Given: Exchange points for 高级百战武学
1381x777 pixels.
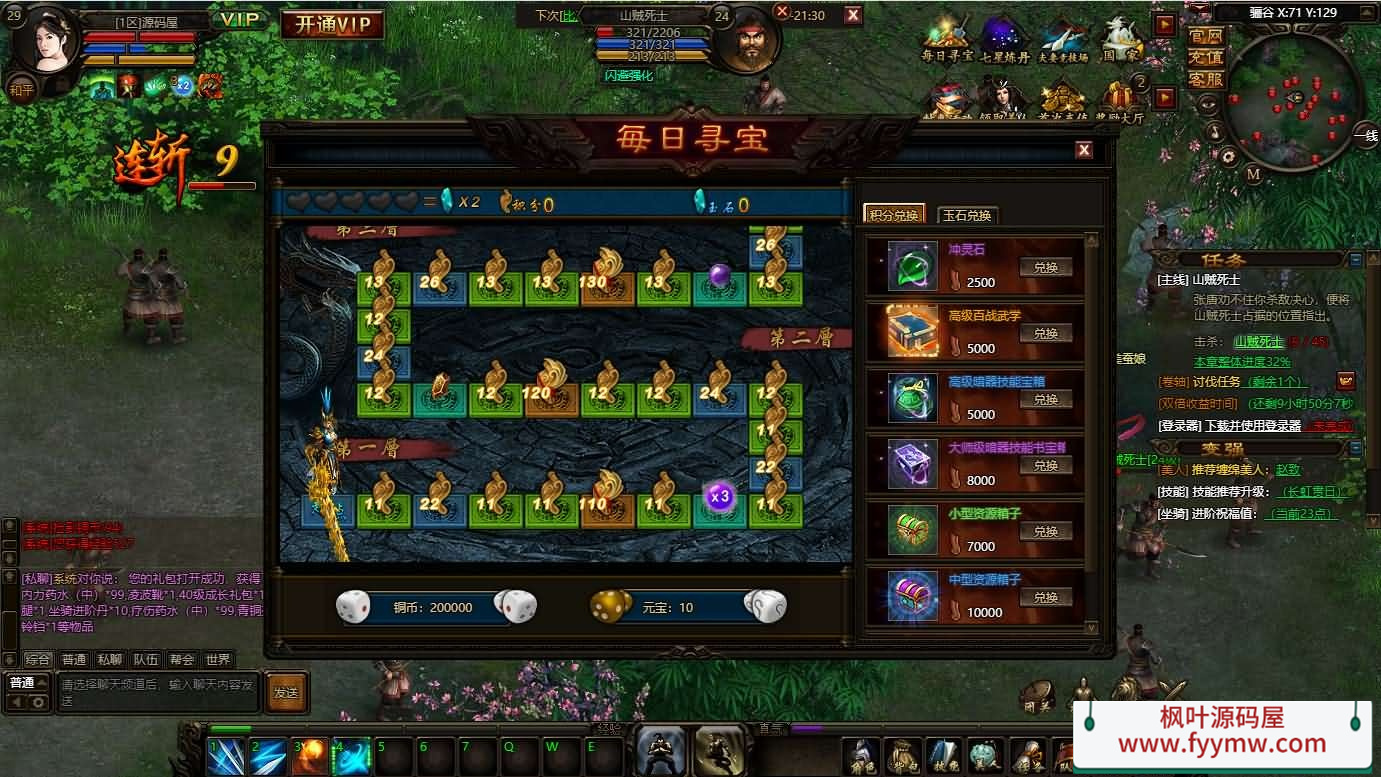Looking at the screenshot, I should [x=1045, y=333].
